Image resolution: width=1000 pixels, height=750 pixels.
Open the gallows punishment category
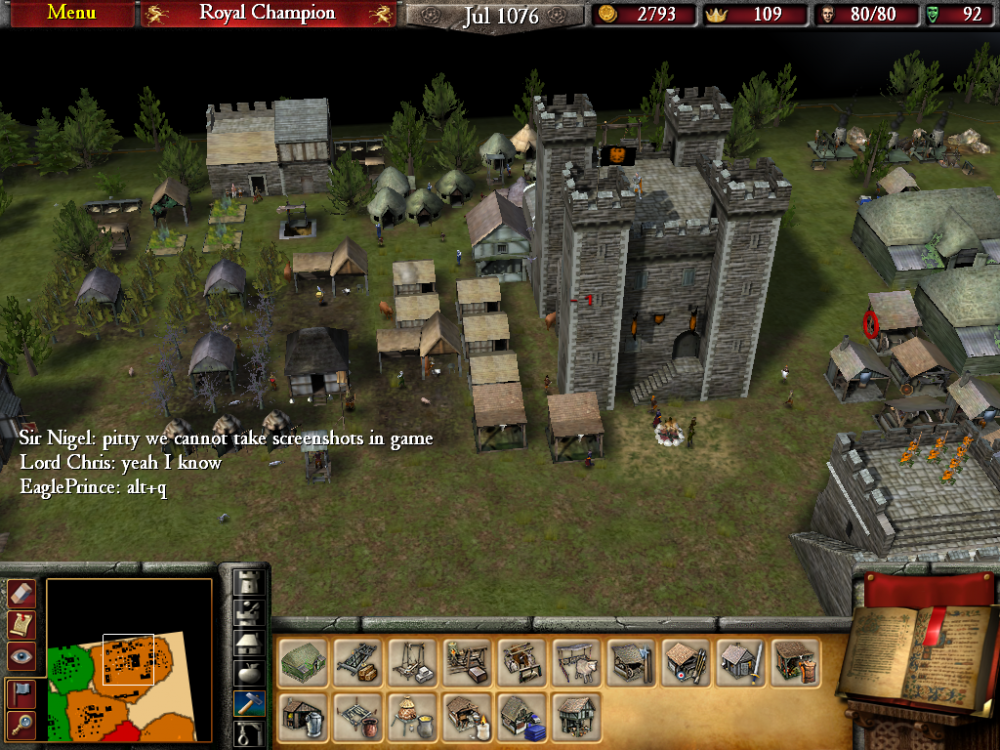click(249, 733)
